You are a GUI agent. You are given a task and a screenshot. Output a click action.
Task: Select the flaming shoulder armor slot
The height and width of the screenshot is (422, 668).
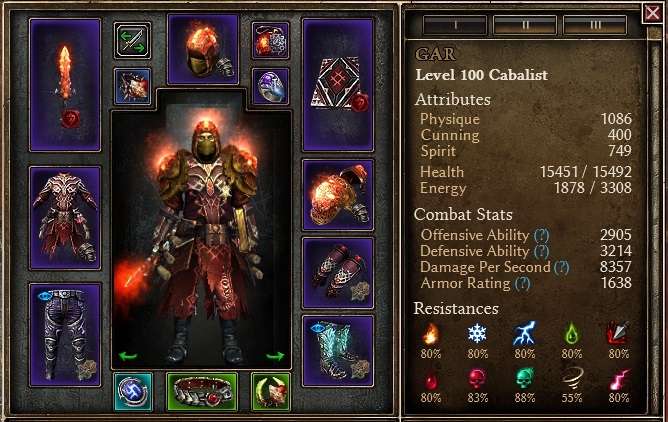337,194
